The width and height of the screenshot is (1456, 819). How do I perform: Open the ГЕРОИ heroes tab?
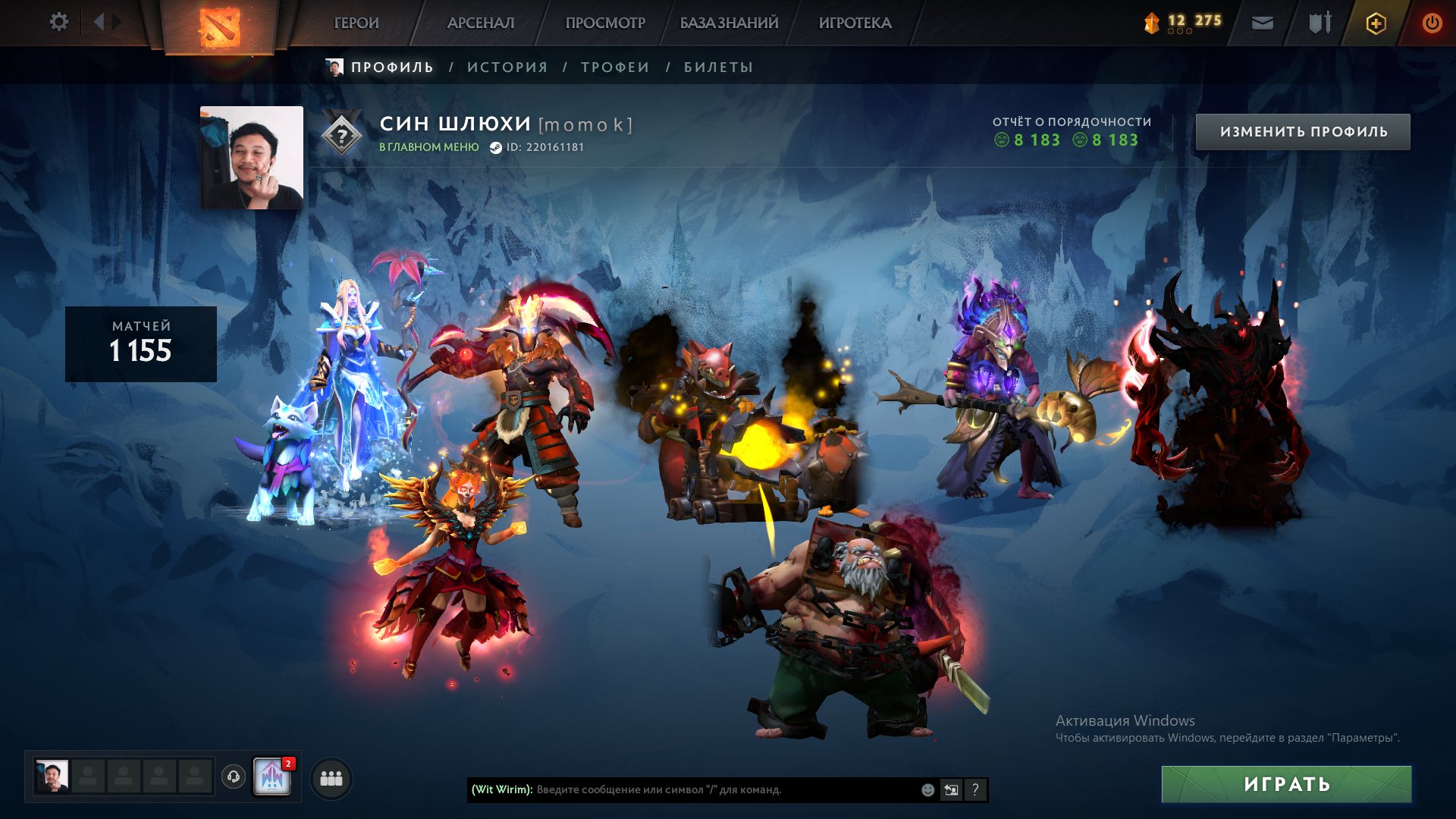coord(356,24)
